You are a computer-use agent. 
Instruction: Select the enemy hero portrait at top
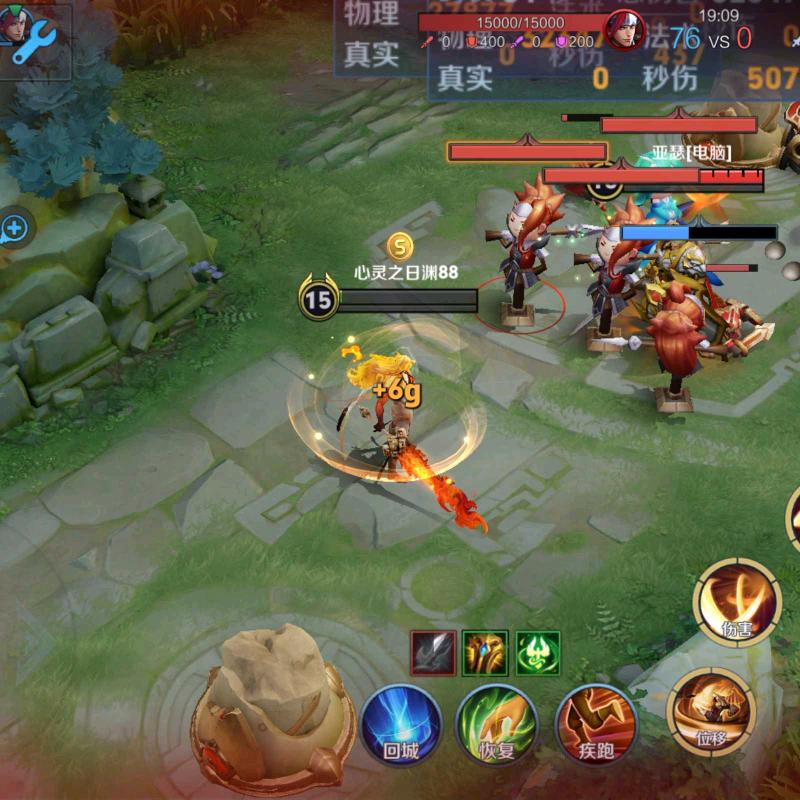[626, 30]
